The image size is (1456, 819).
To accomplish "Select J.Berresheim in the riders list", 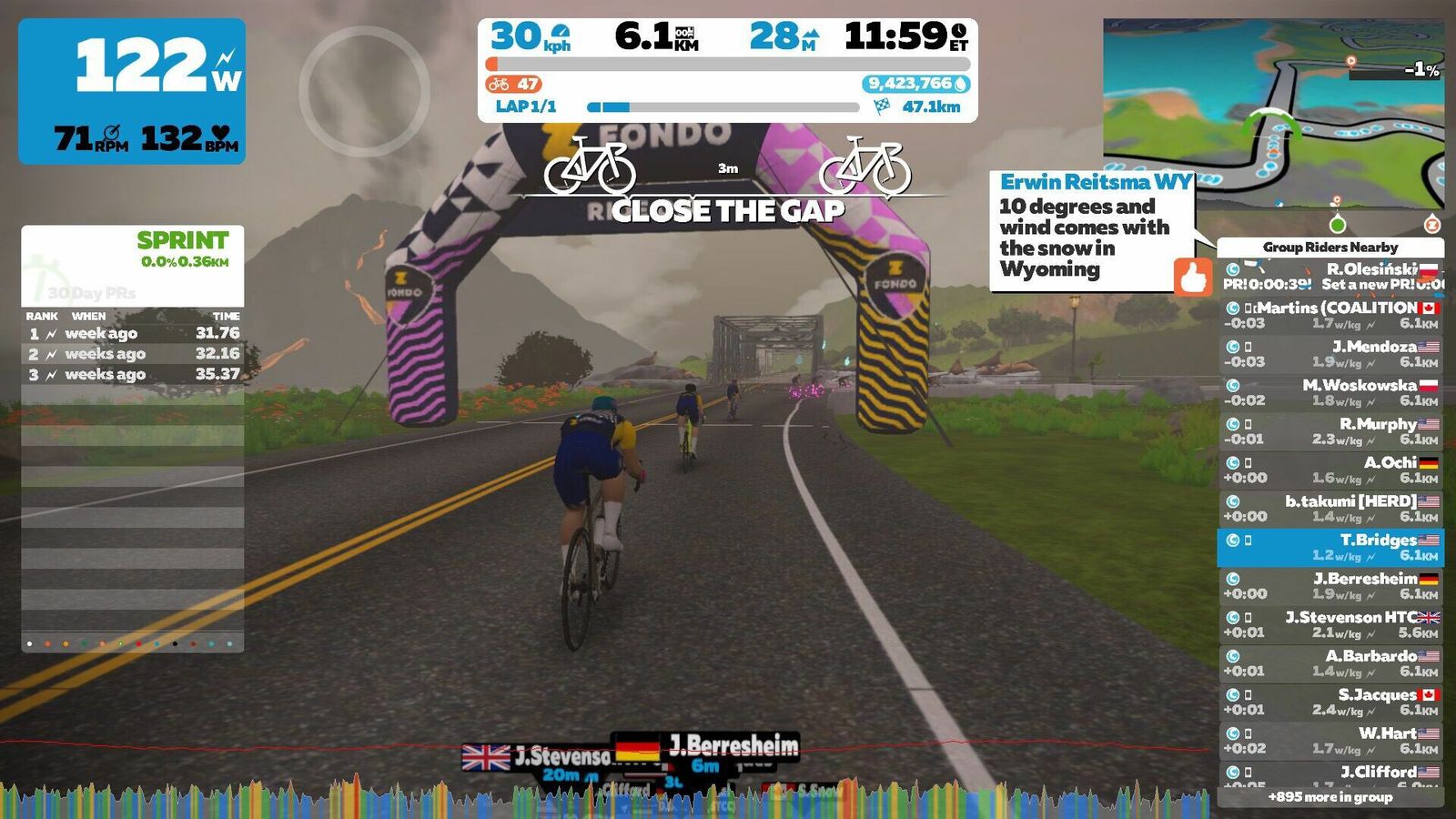I will click(1330, 586).
